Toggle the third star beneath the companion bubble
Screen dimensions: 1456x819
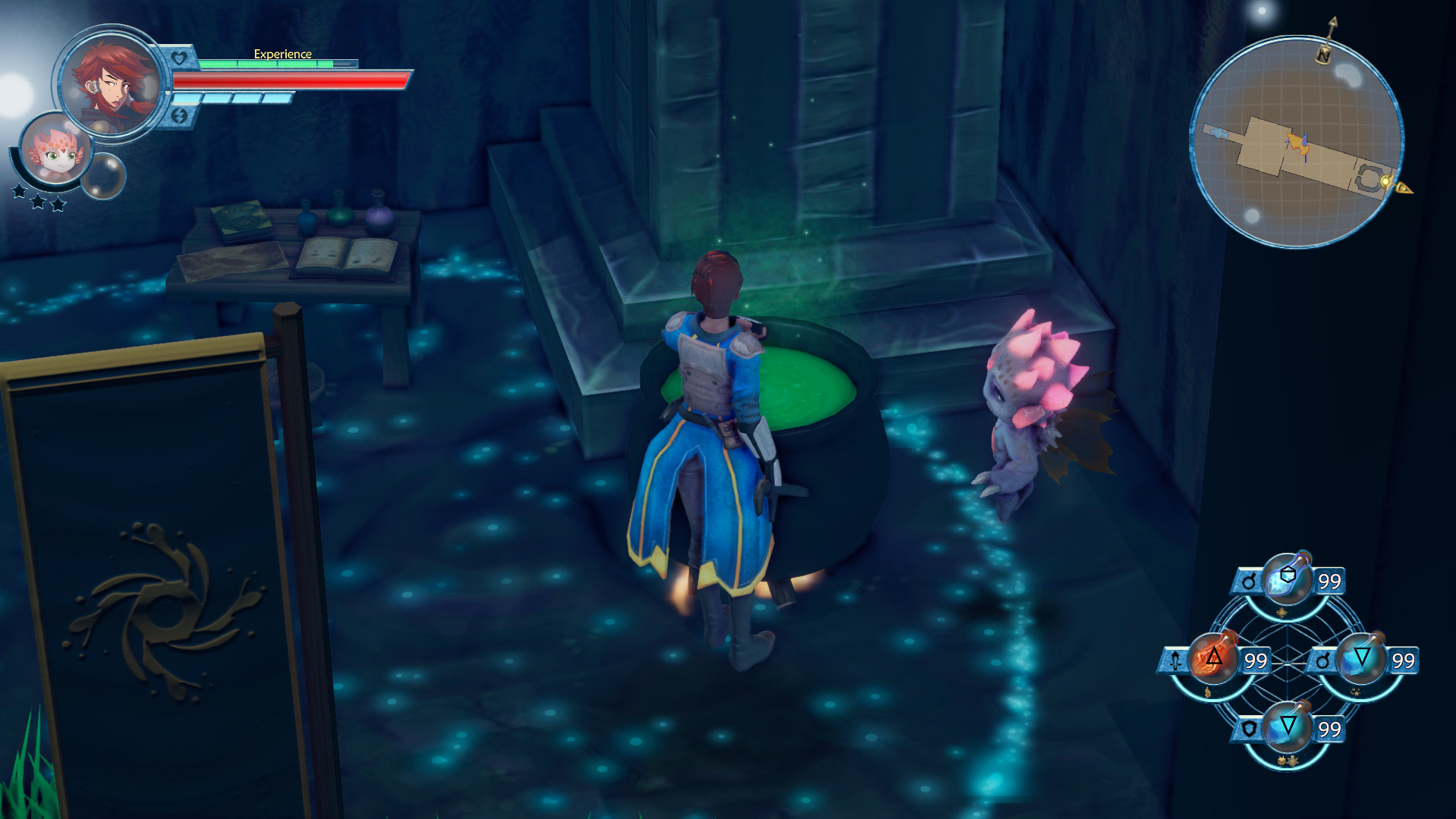tap(57, 205)
